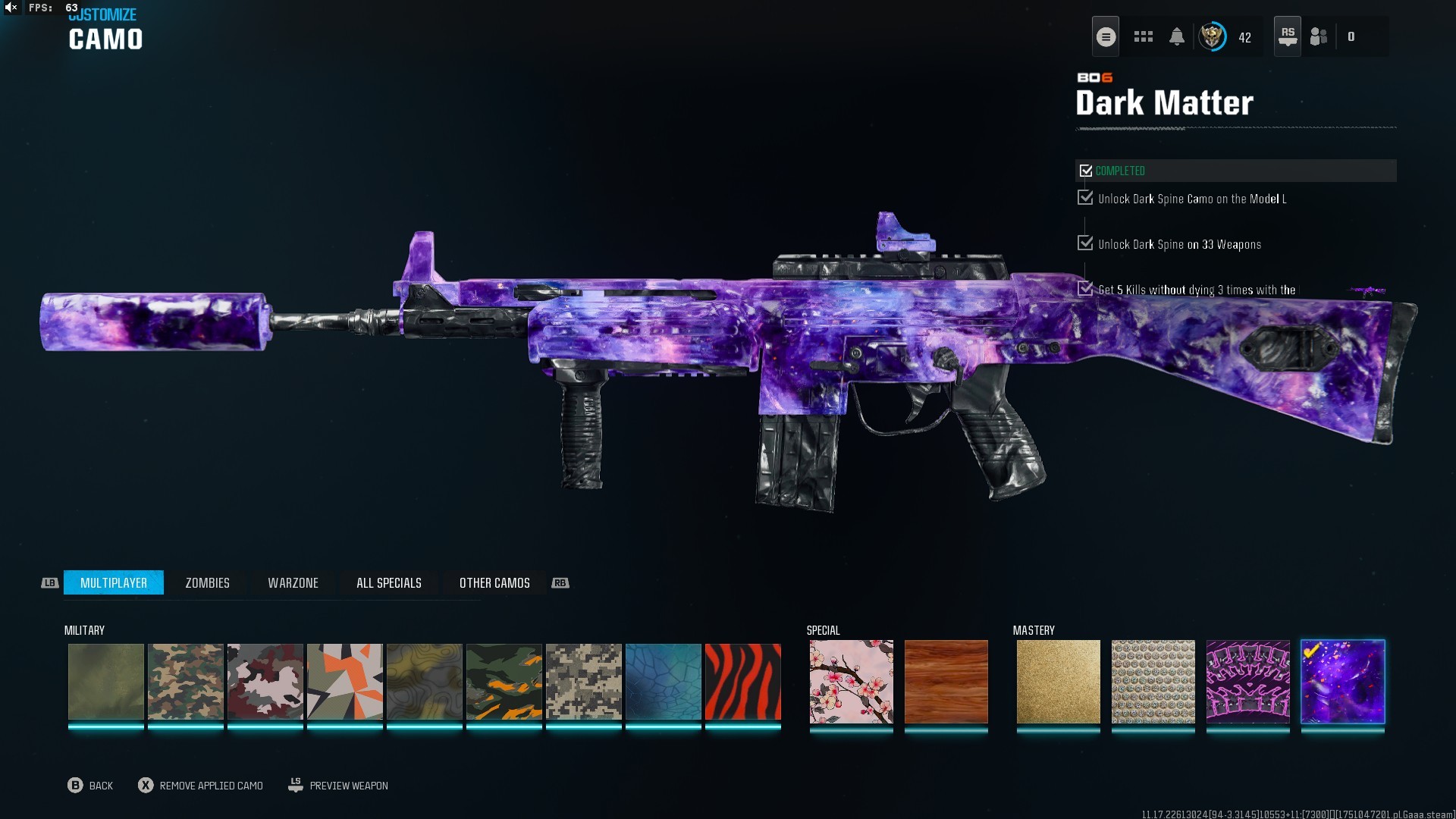Show the All Specials tab
Image resolution: width=1456 pixels, height=819 pixels.
click(x=388, y=582)
